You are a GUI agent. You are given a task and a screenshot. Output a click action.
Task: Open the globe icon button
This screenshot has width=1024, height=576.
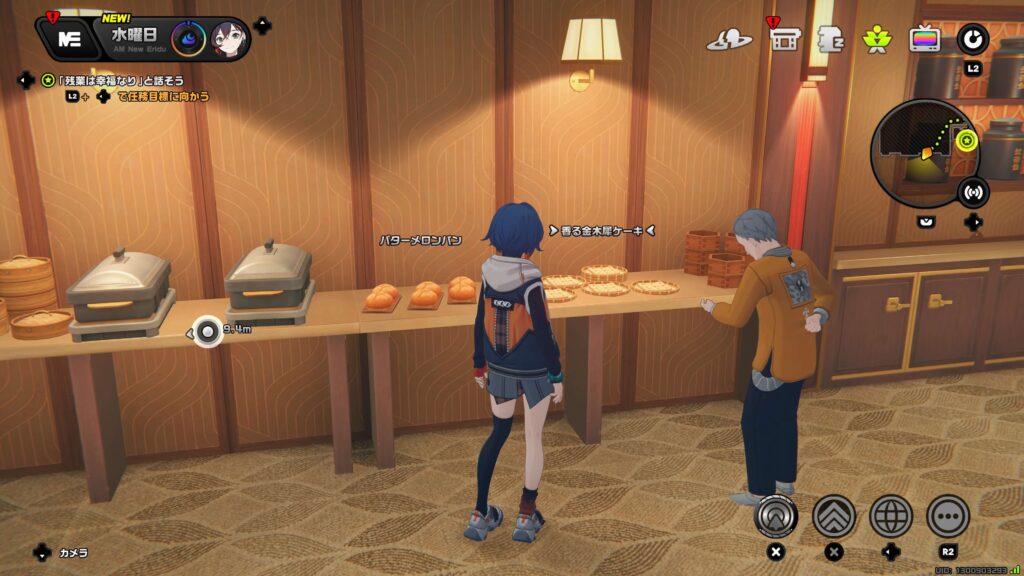(890, 515)
